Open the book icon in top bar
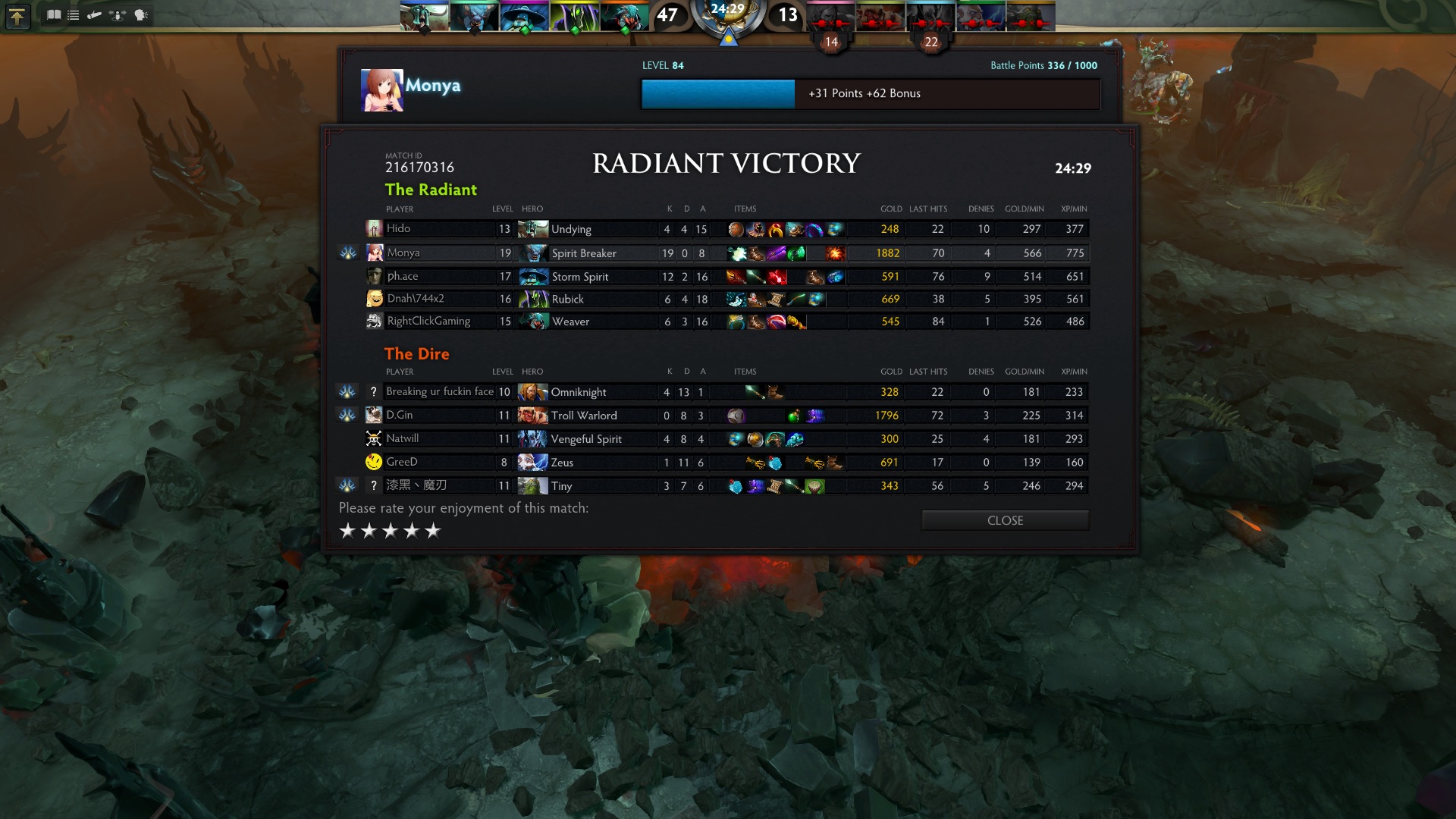This screenshot has height=819, width=1456. [54, 15]
